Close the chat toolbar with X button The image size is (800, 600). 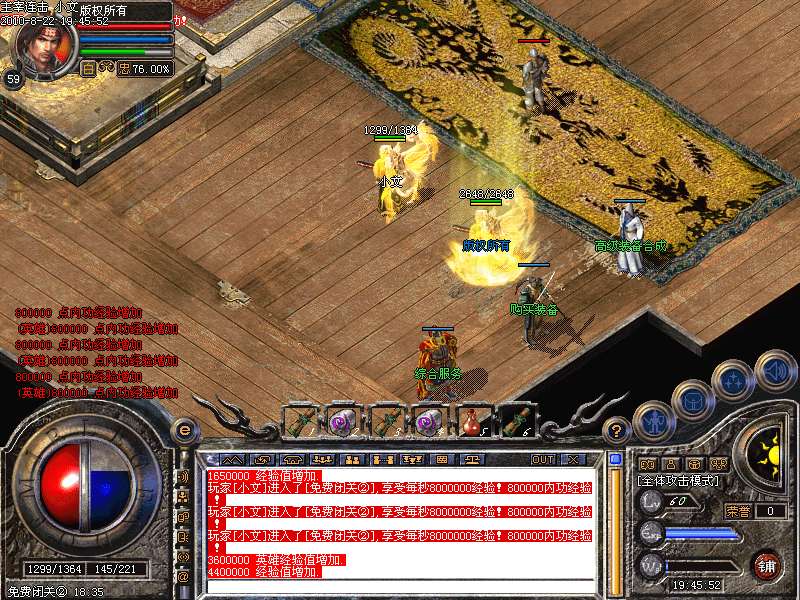pyautogui.click(x=573, y=460)
